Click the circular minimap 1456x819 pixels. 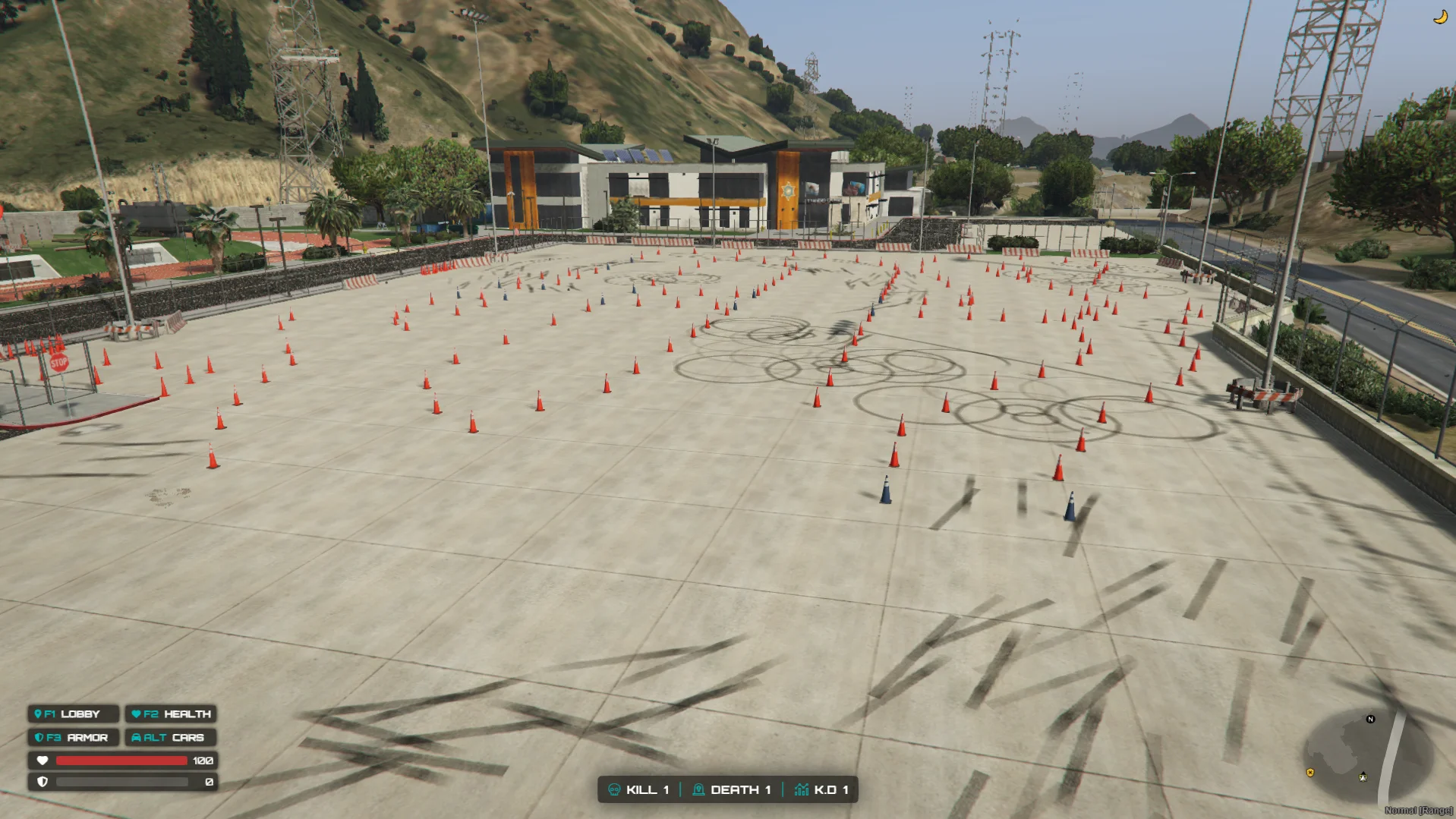coord(1366,755)
